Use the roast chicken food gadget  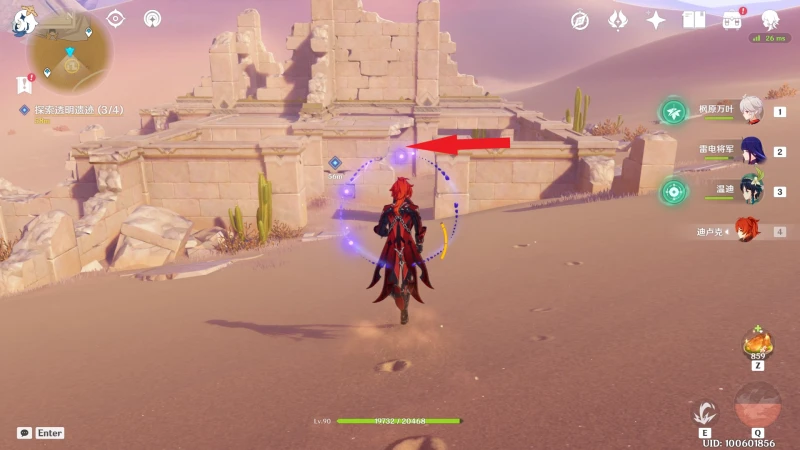pyautogui.click(x=756, y=345)
